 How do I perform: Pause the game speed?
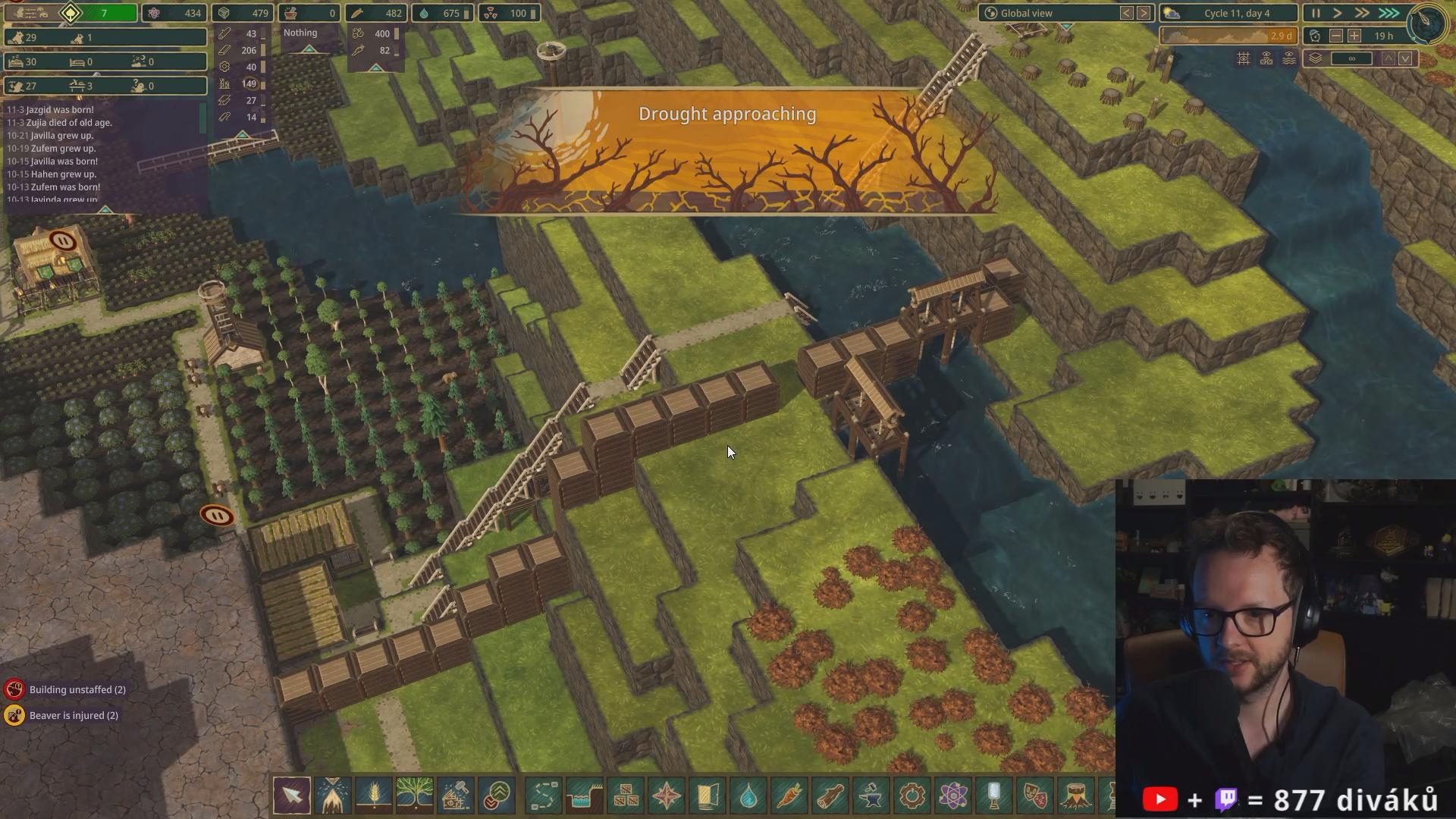1316,13
